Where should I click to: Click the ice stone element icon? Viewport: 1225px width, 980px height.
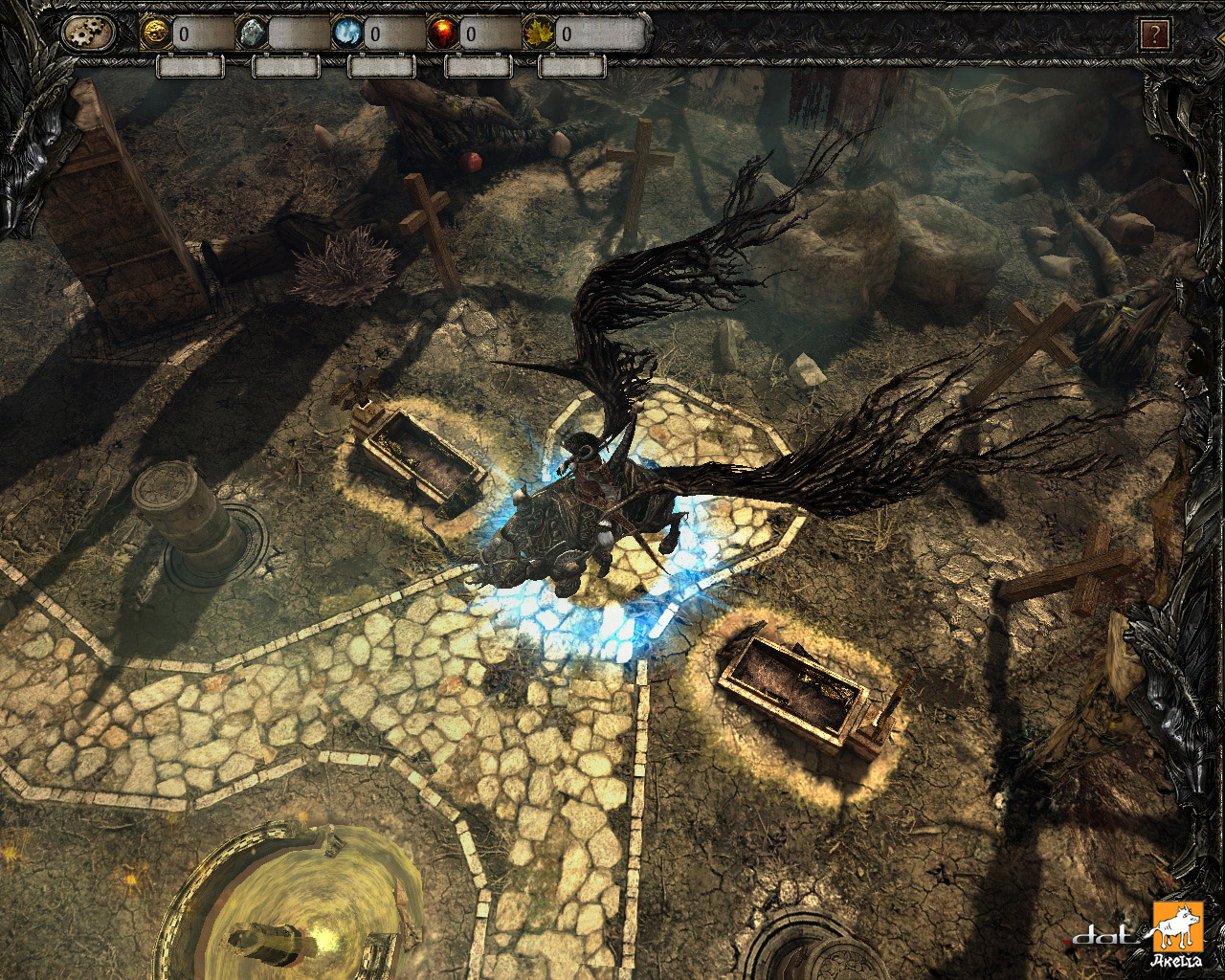pos(251,32)
